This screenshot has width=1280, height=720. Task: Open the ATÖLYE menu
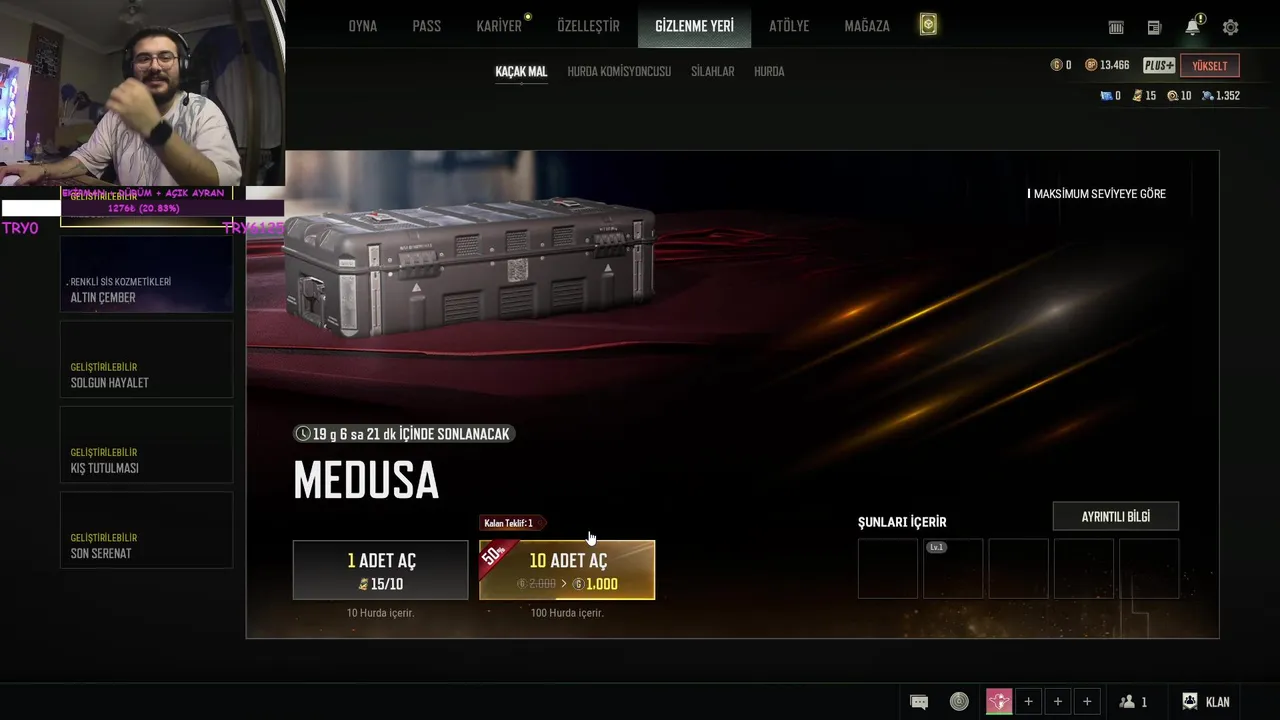click(789, 26)
